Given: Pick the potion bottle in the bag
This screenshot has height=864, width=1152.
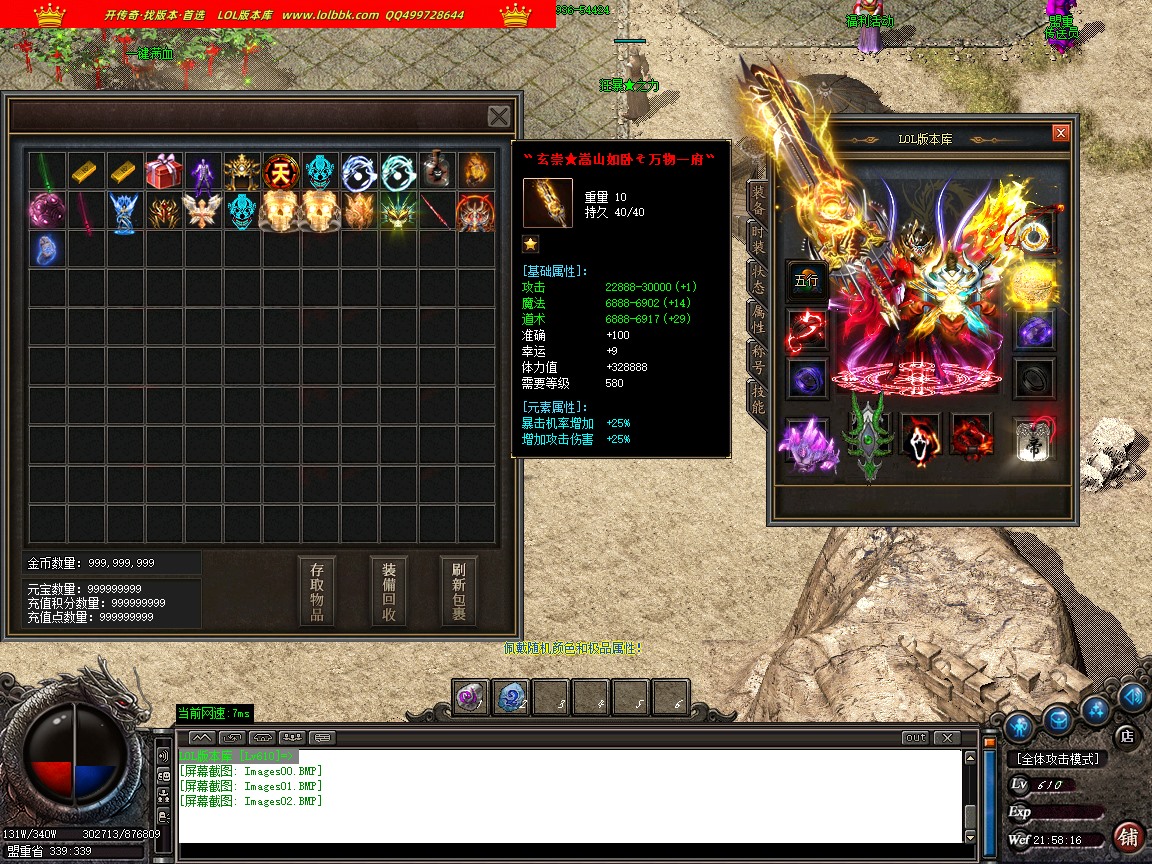Looking at the screenshot, I should 437,171.
